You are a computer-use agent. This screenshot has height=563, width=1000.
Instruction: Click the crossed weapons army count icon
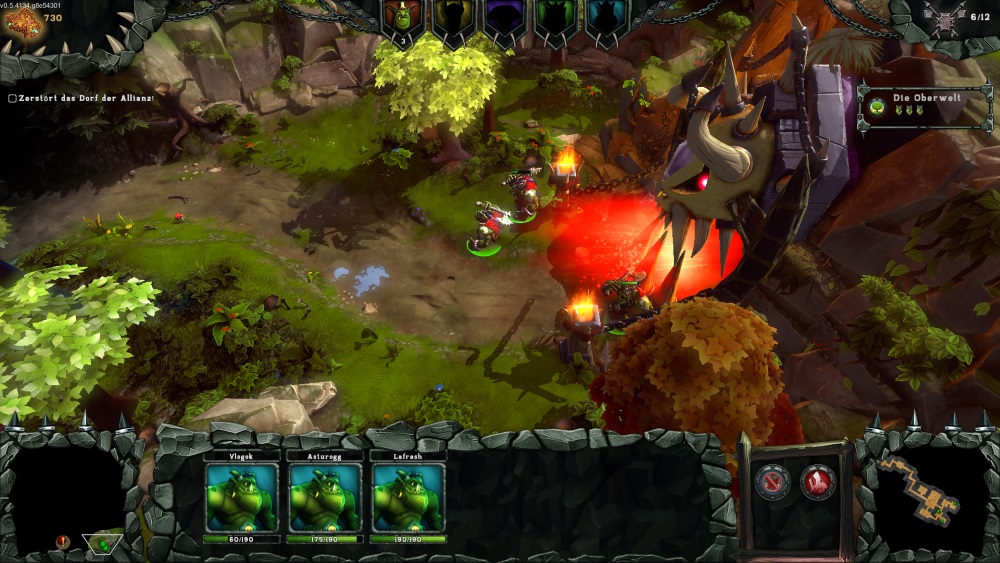pyautogui.click(x=943, y=17)
